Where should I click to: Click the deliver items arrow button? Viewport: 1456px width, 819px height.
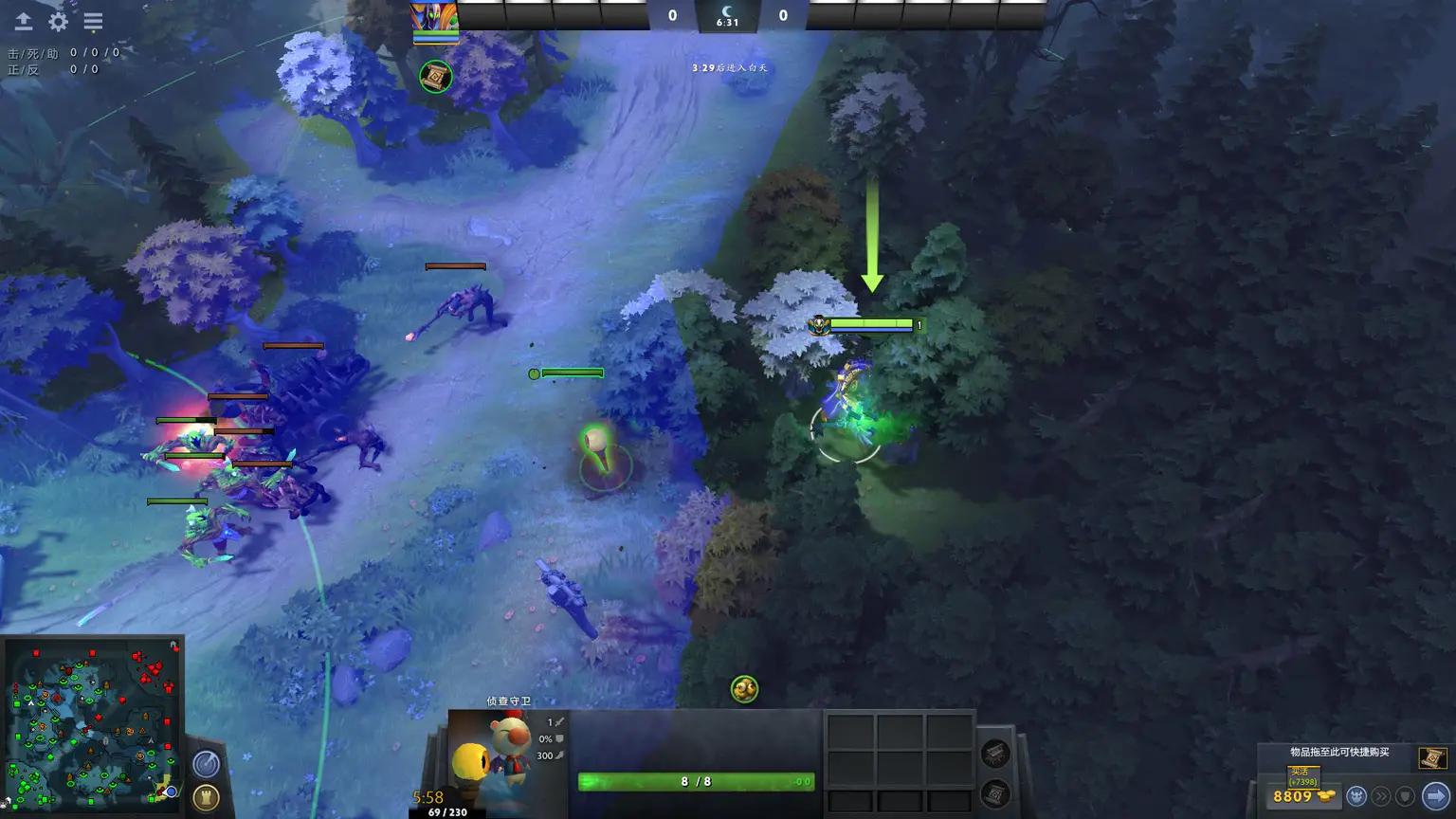point(1434,795)
